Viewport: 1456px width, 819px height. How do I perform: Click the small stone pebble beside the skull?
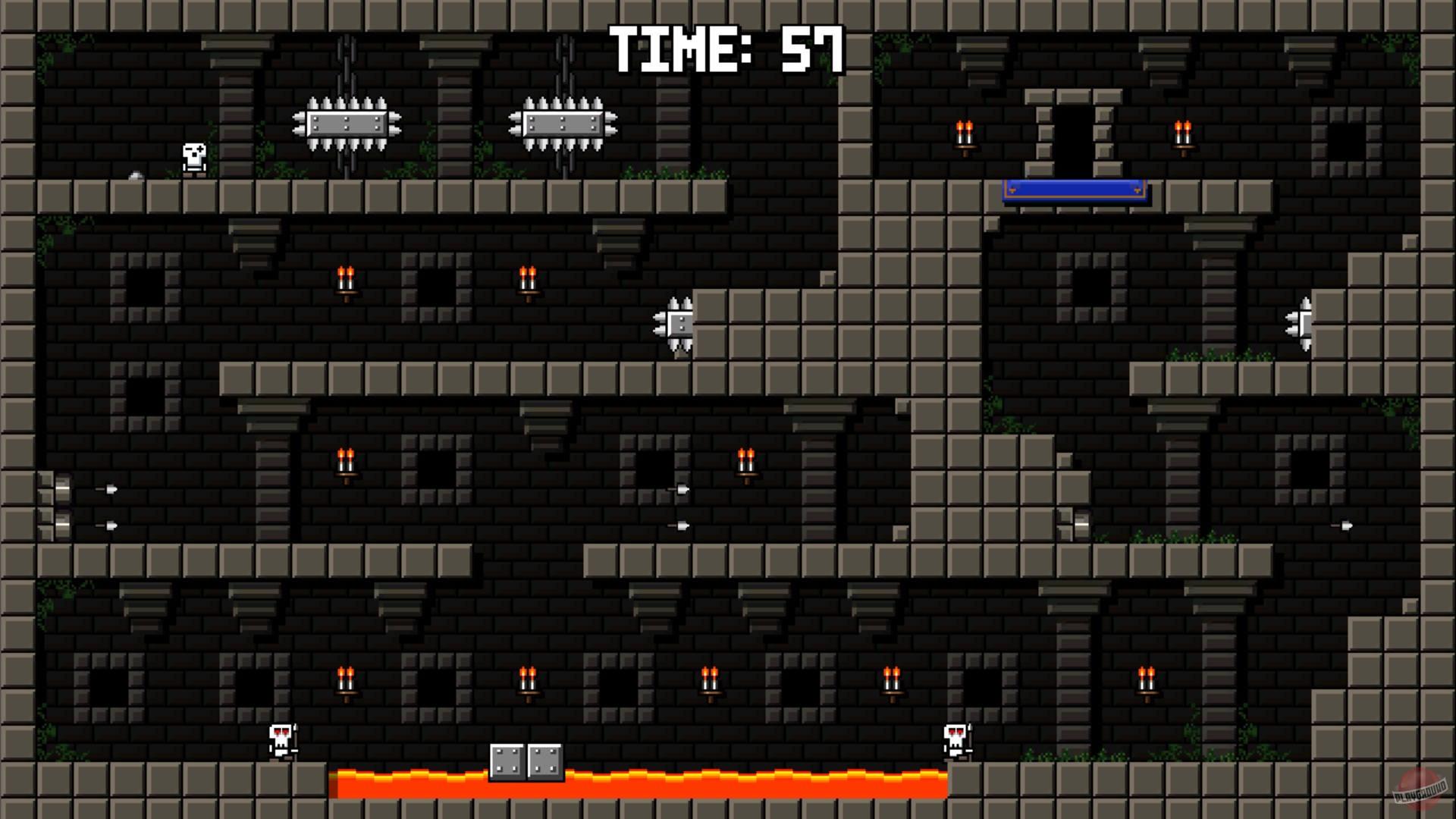[x=136, y=174]
